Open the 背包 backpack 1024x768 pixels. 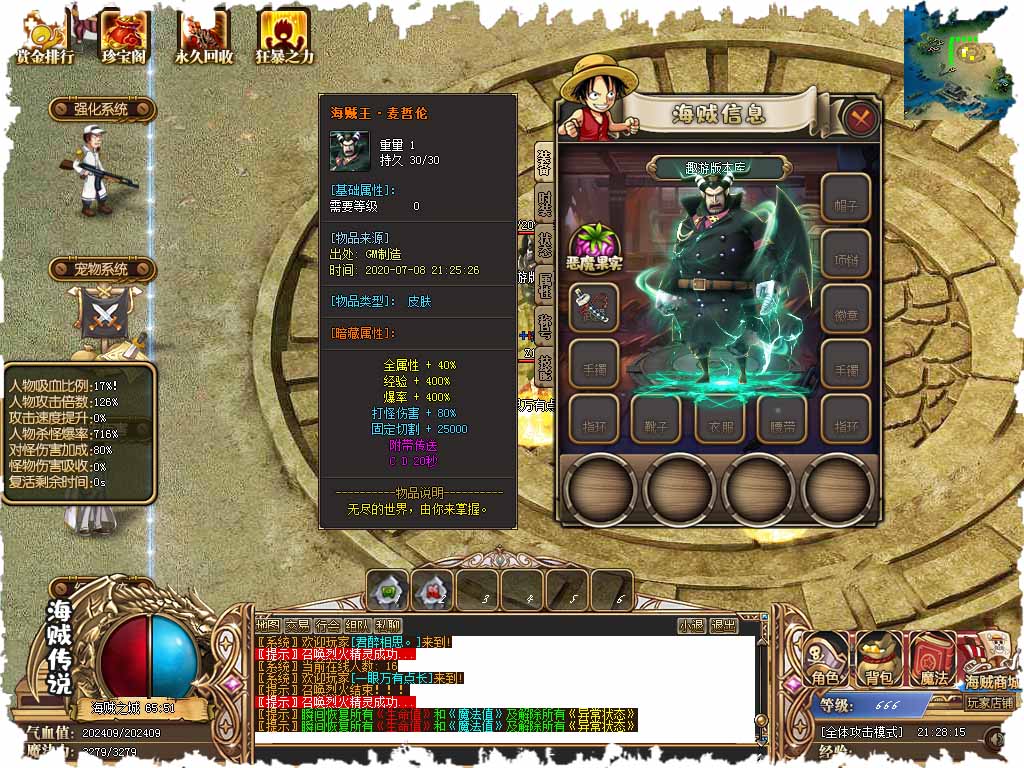[879, 661]
